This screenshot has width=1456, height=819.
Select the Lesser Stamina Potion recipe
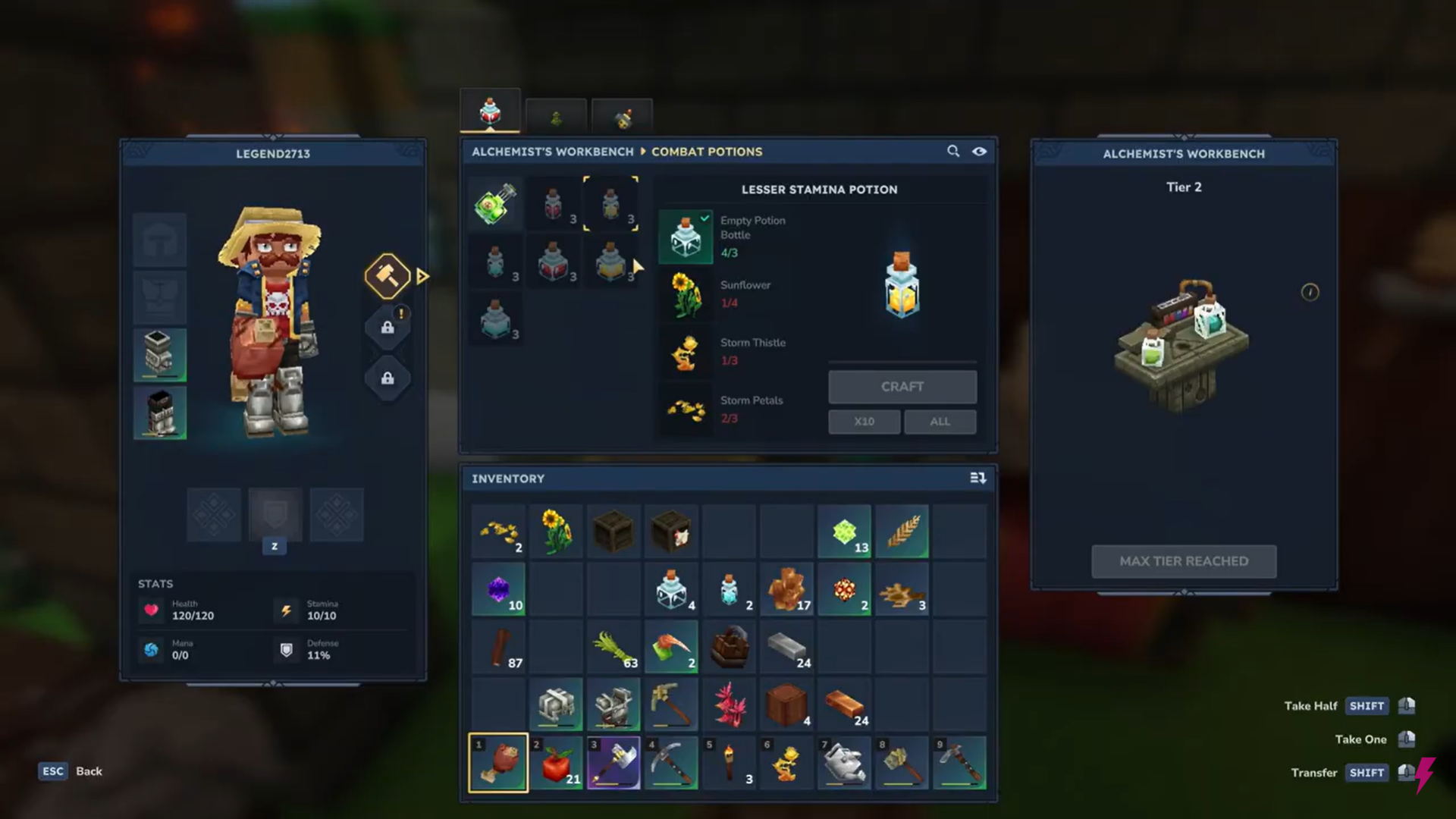tap(611, 203)
